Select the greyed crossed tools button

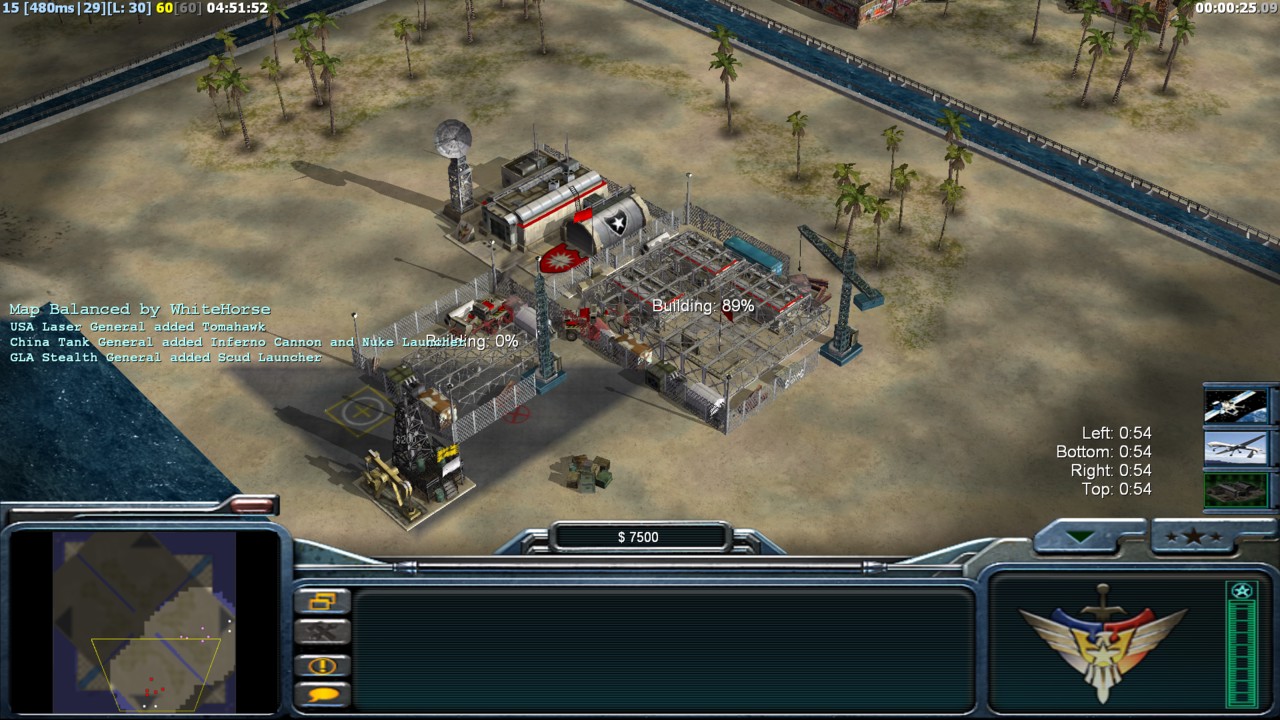323,631
